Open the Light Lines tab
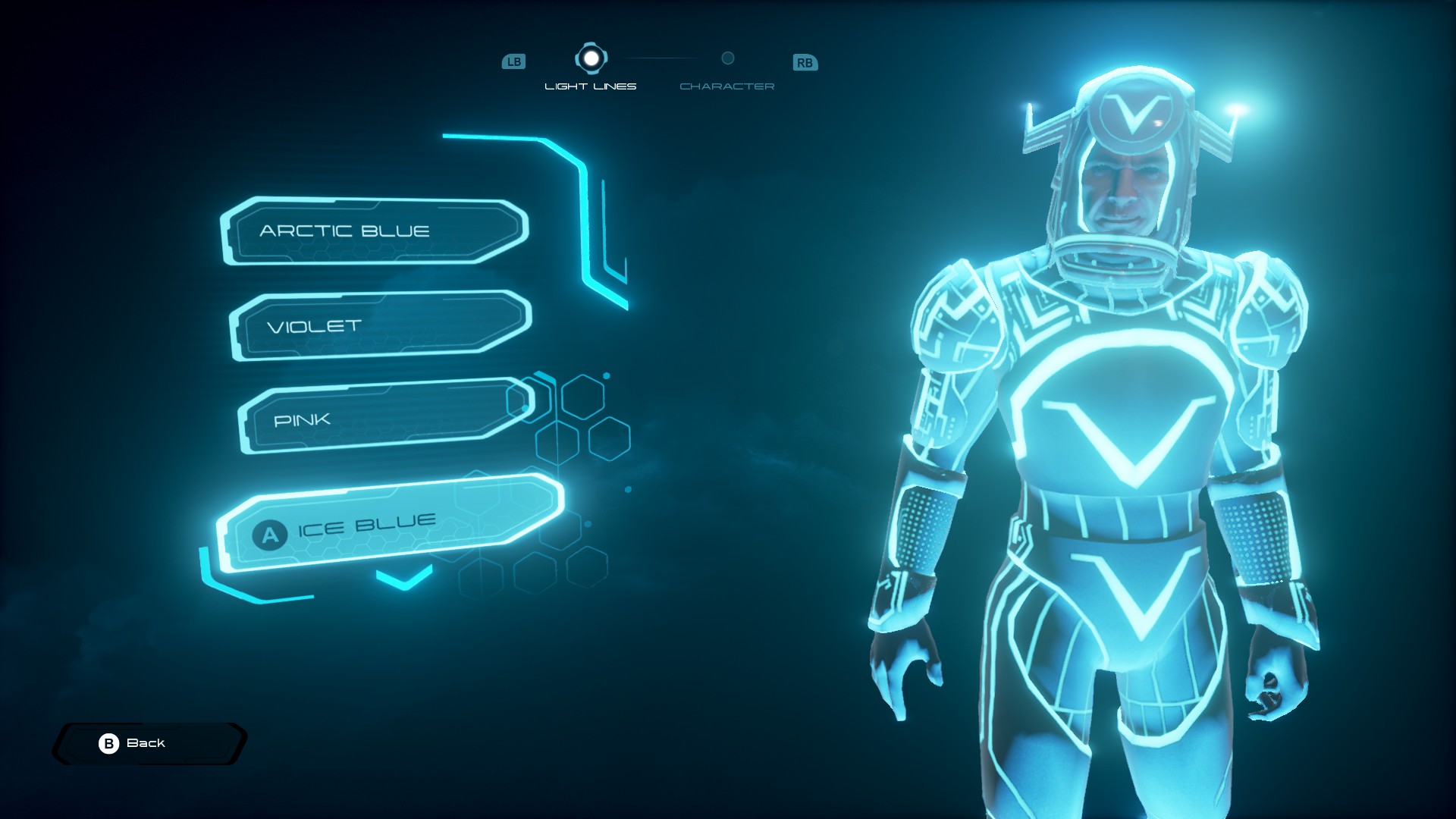This screenshot has height=819, width=1456. (591, 69)
